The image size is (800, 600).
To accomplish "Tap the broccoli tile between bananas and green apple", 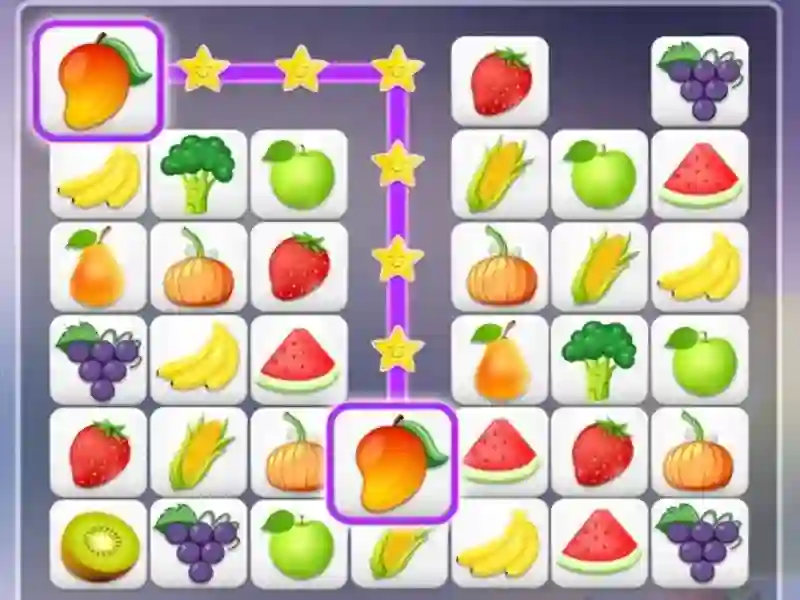I will click(198, 173).
